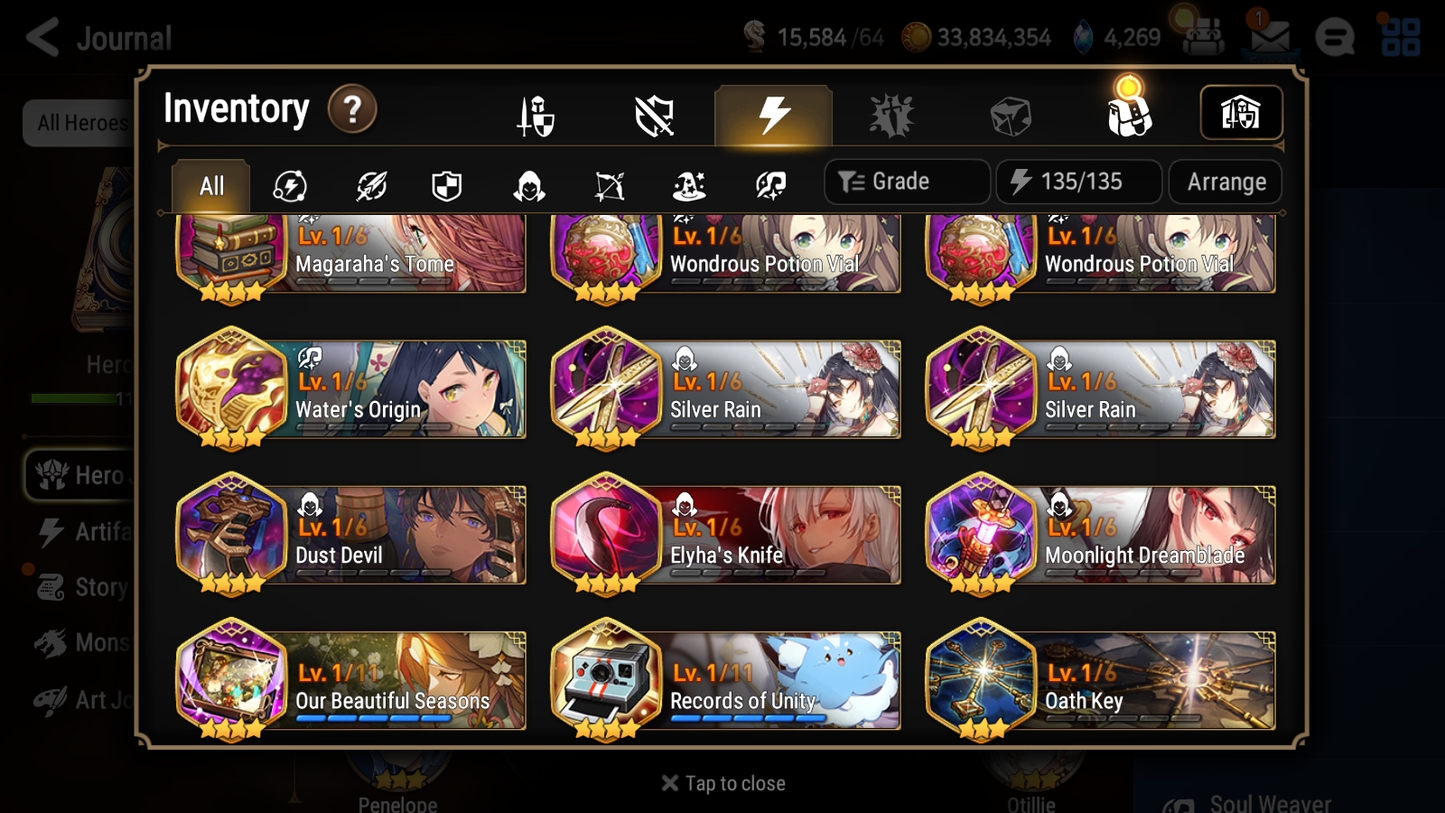Select the Elyha's Knife artifact
This screenshot has width=1445, height=813.
[724, 535]
